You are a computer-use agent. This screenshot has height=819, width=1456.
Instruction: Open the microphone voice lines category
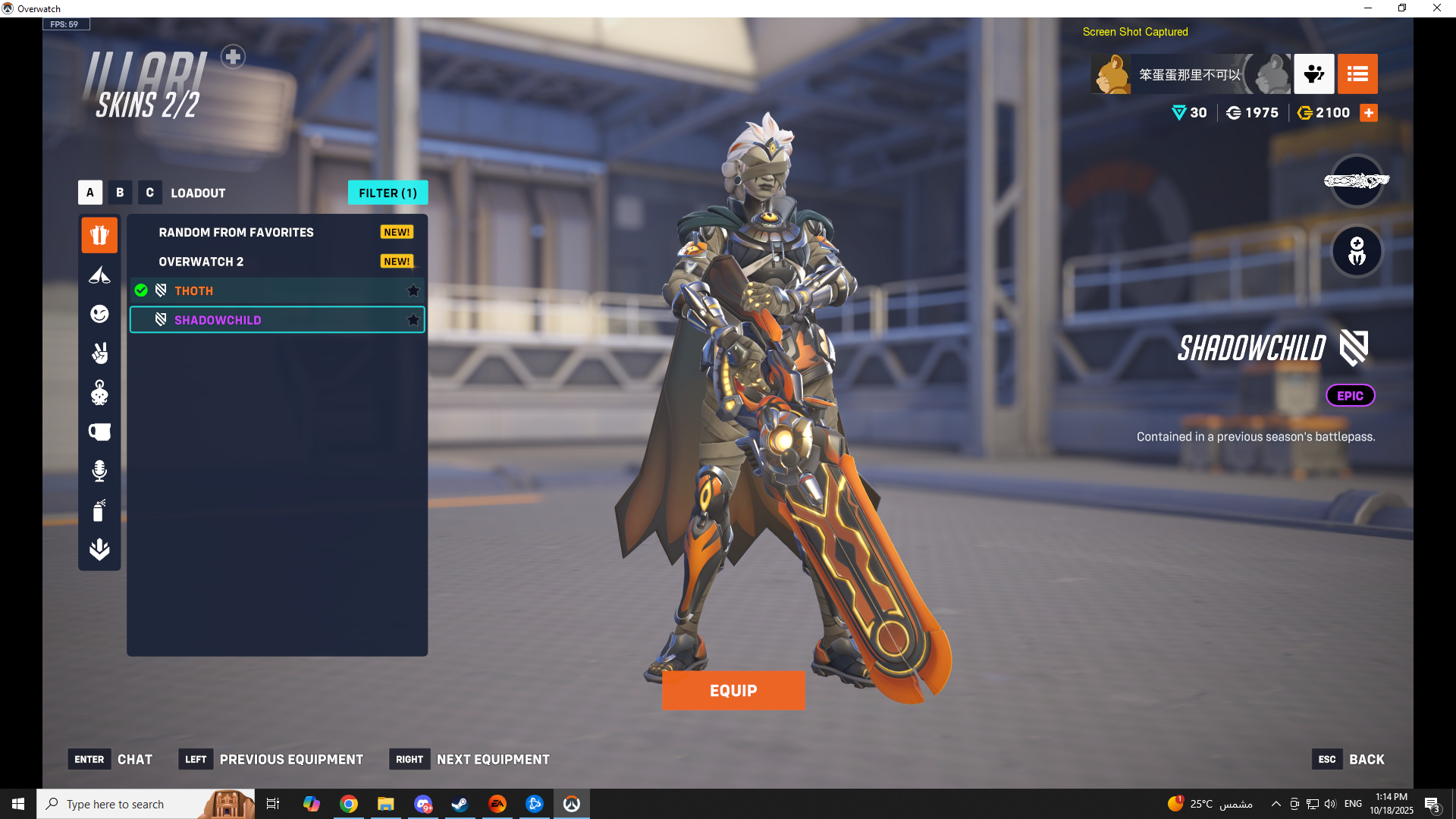(99, 471)
